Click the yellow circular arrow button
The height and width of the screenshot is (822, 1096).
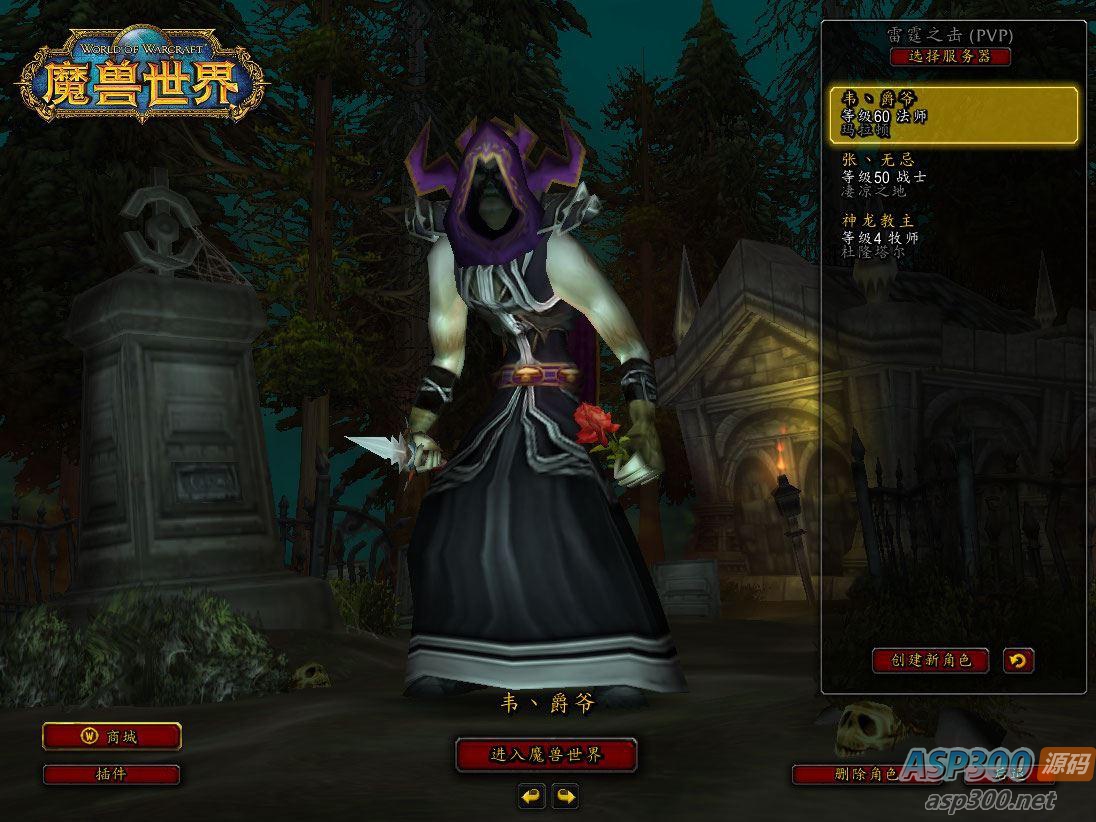1019,660
